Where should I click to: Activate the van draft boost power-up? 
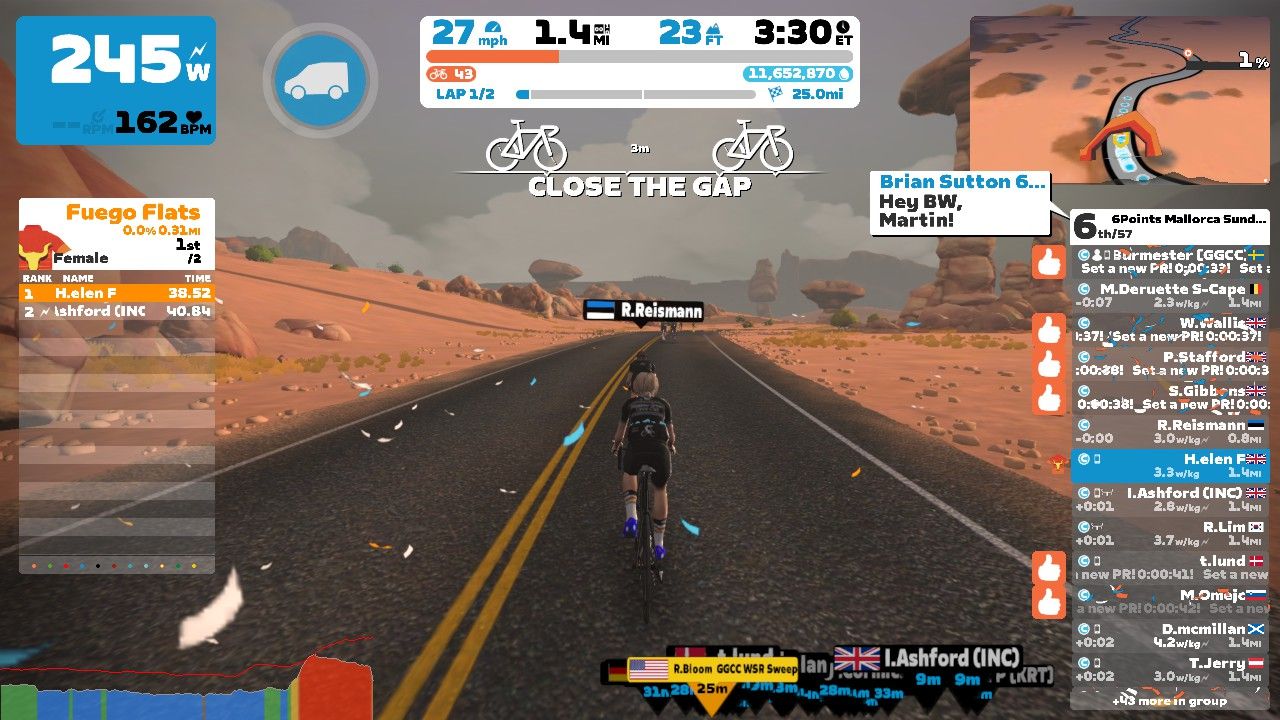[320, 80]
